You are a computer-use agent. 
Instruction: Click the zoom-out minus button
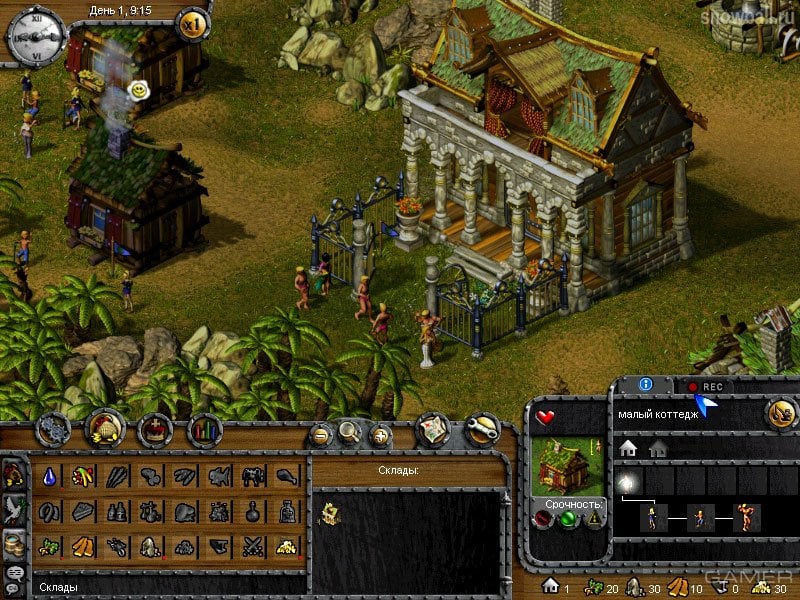[321, 435]
